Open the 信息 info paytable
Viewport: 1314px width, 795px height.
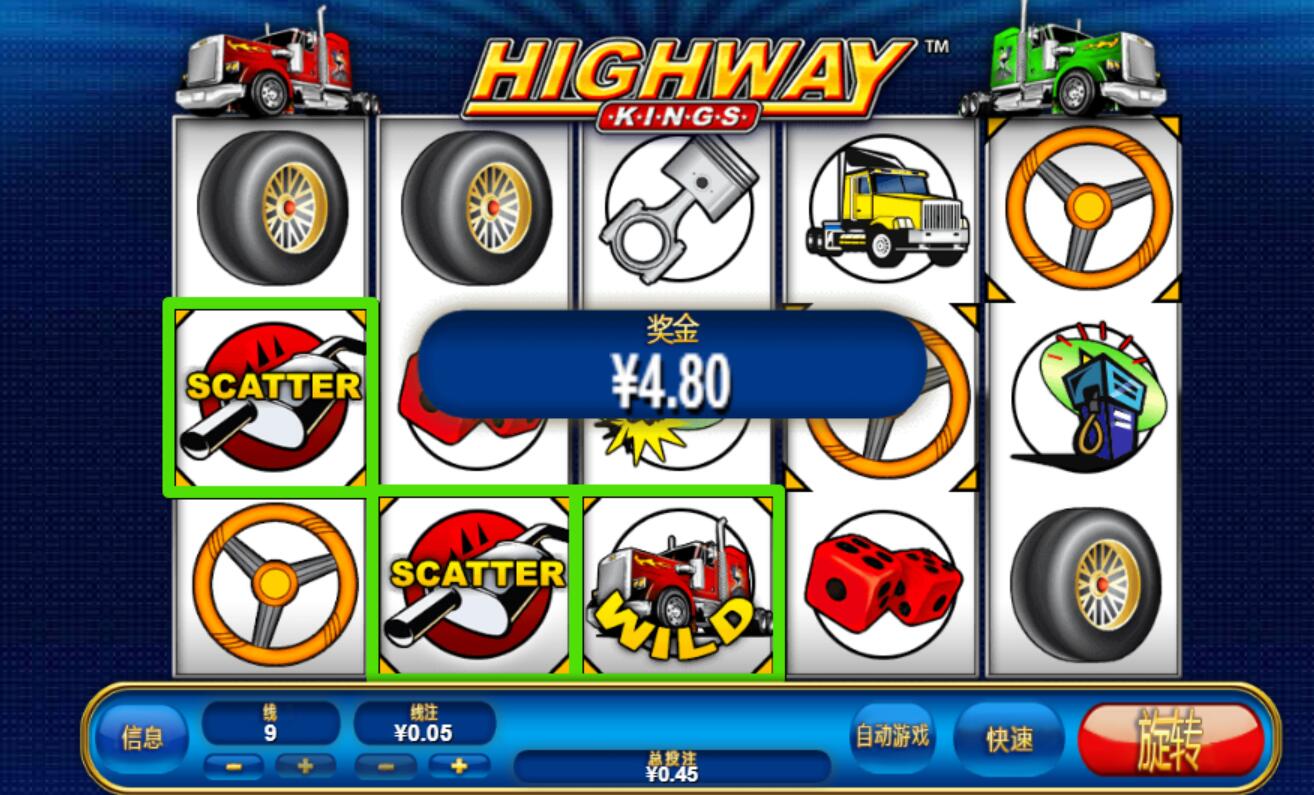point(141,739)
